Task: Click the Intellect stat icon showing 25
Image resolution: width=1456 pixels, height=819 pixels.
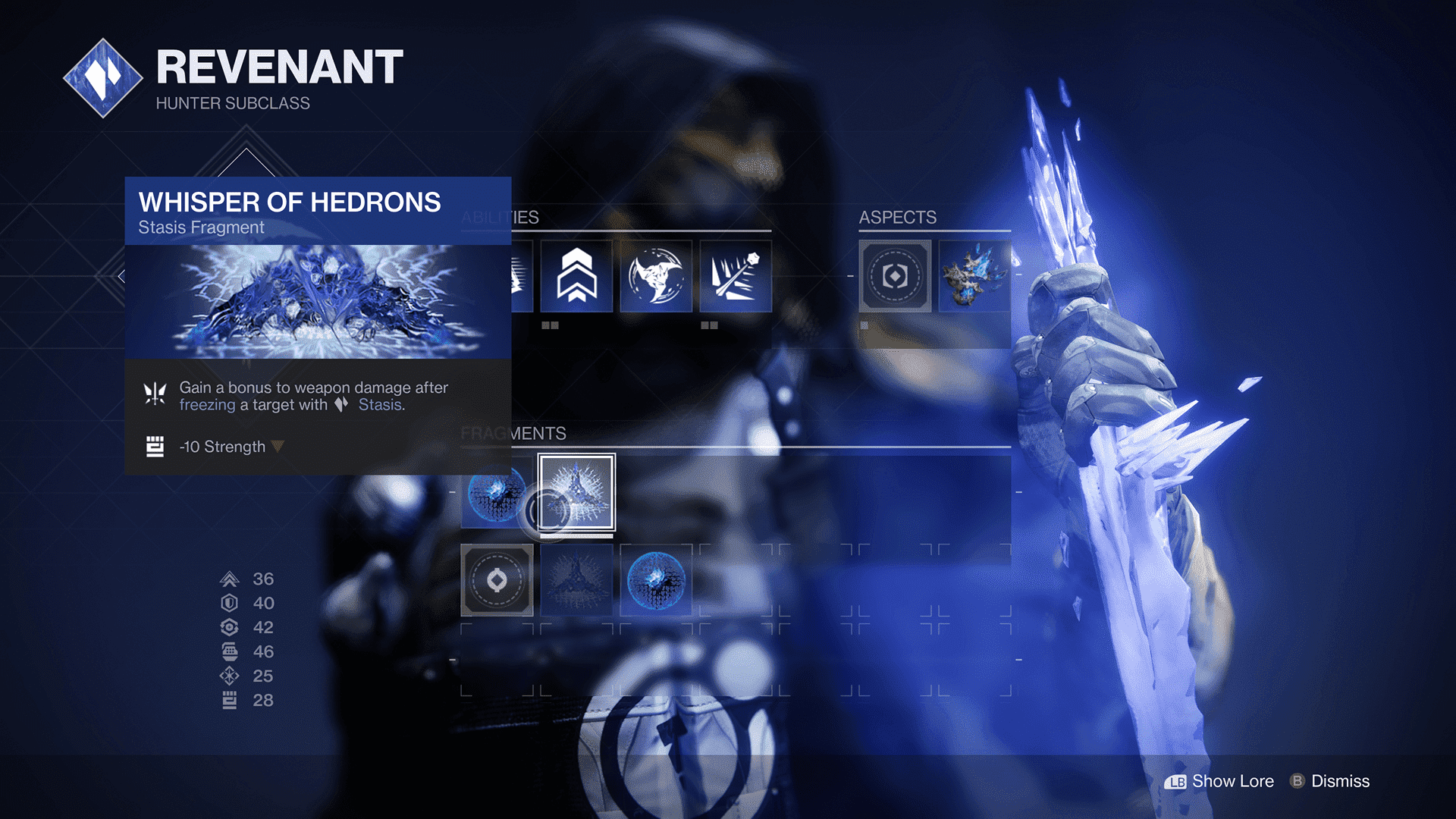Action: tap(229, 675)
